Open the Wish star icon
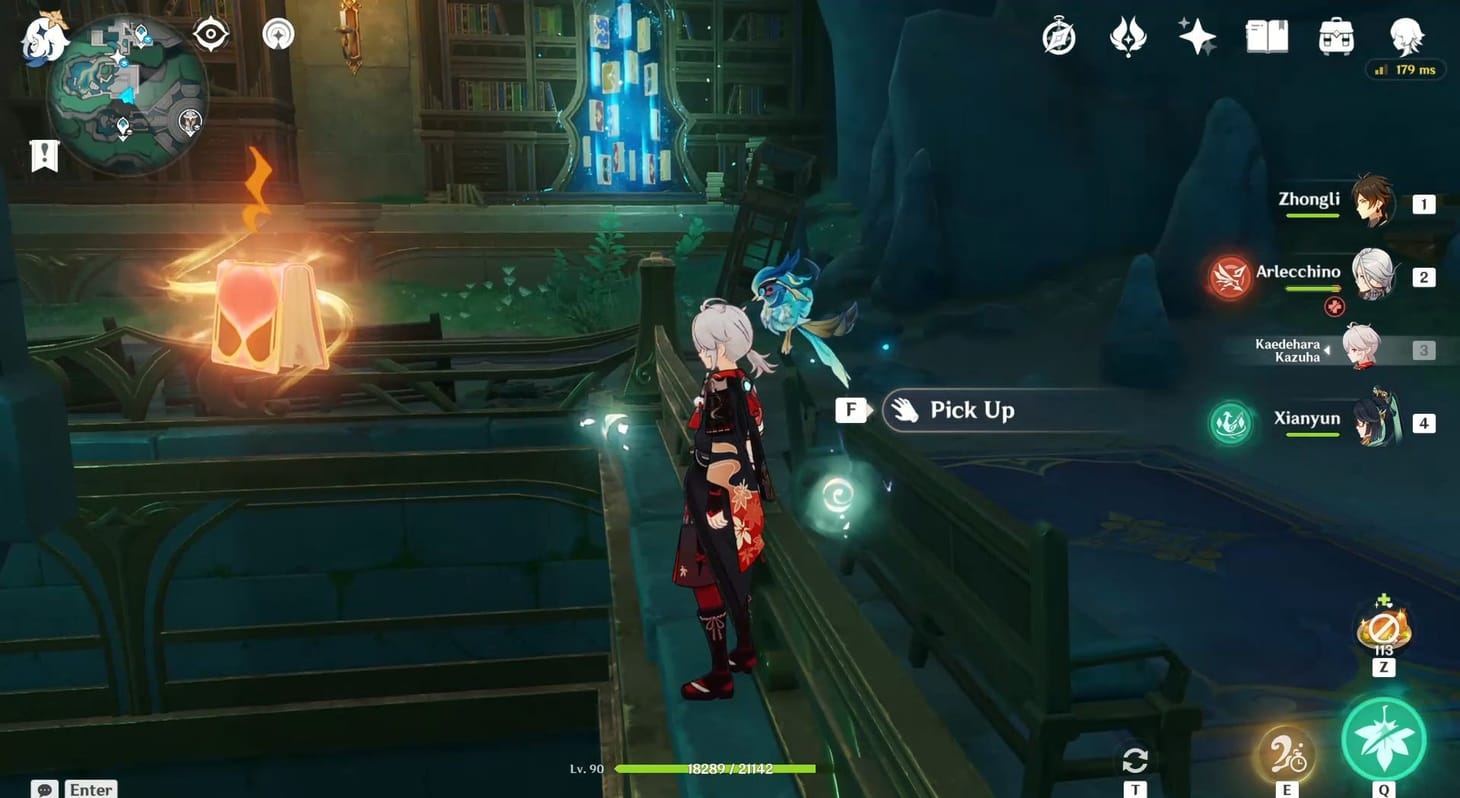1460x798 pixels. click(x=1196, y=37)
